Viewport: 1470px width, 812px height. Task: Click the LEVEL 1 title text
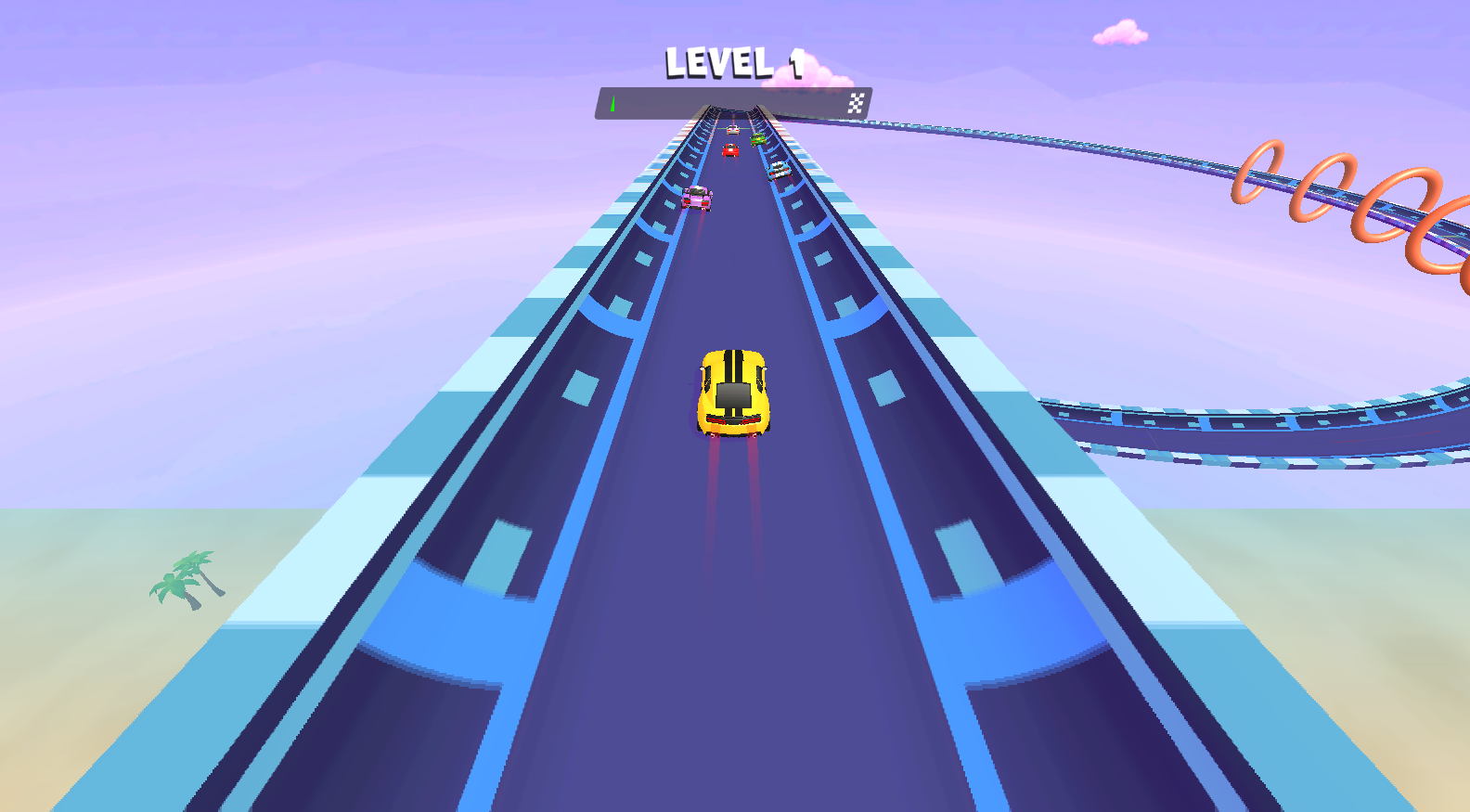733,63
